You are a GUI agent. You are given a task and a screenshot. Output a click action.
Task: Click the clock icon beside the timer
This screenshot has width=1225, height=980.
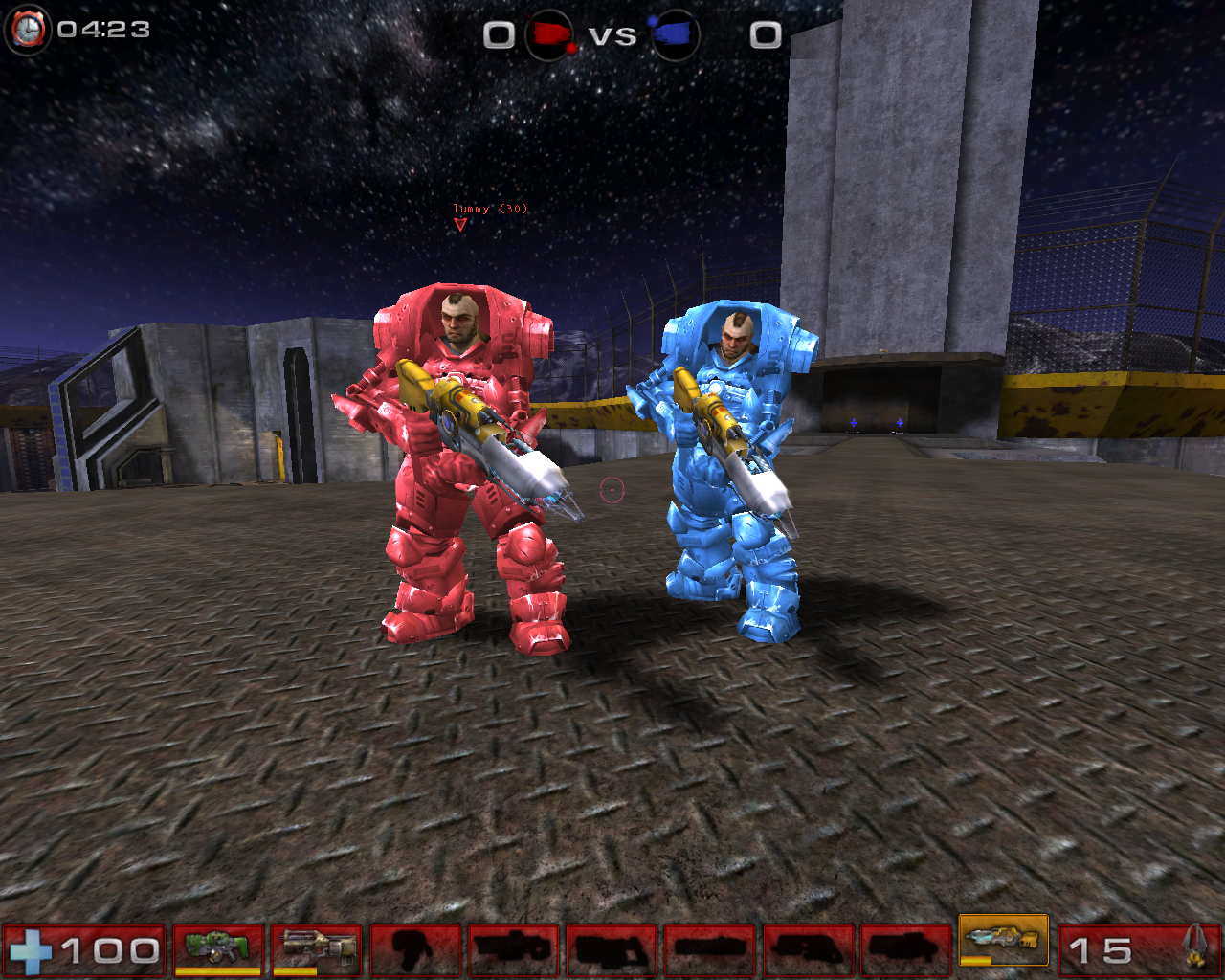(x=27, y=29)
